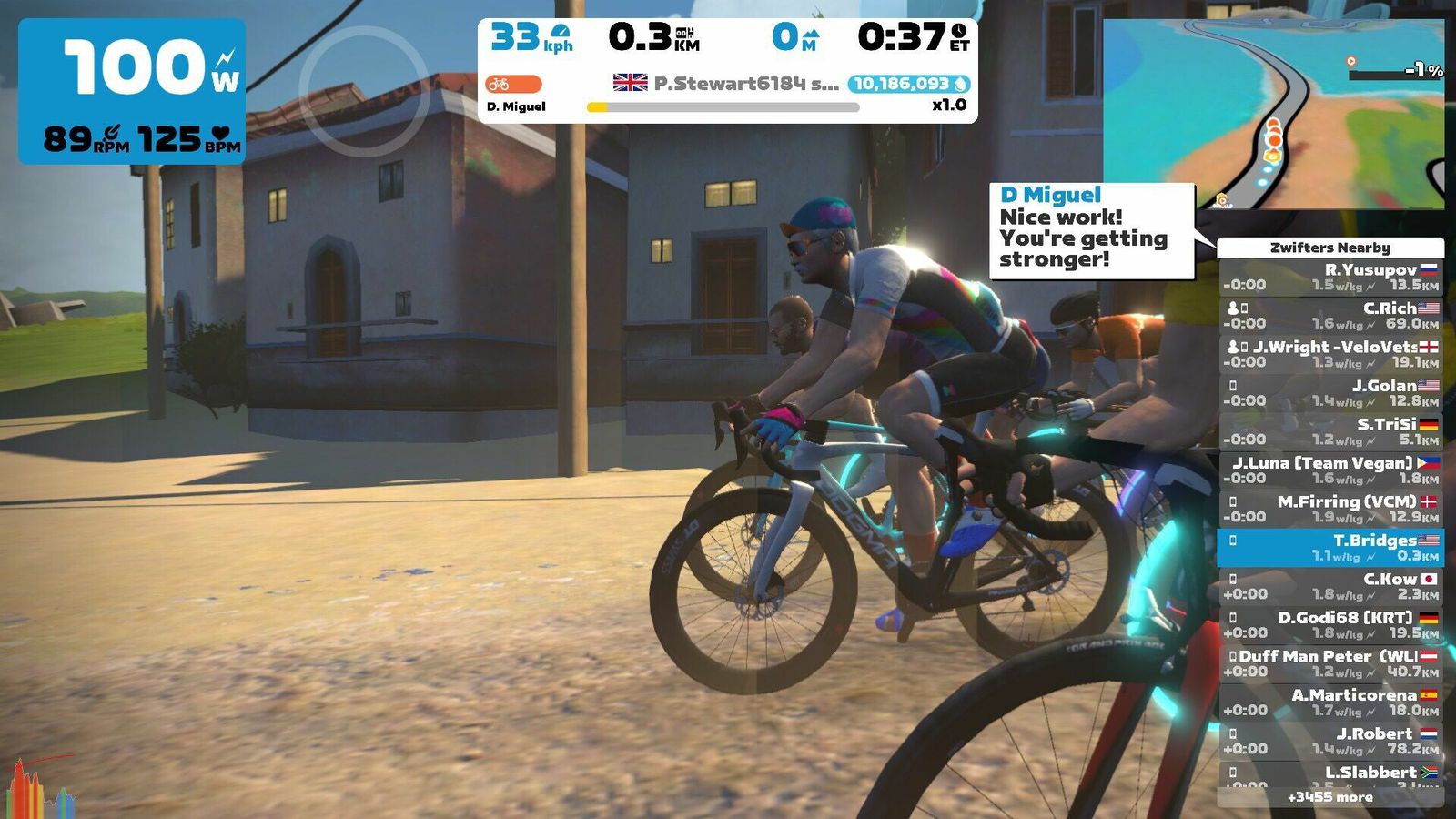Viewport: 1456px width, 819px height.
Task: Pick A.Marticorena in the riders list
Action: 1330,702
